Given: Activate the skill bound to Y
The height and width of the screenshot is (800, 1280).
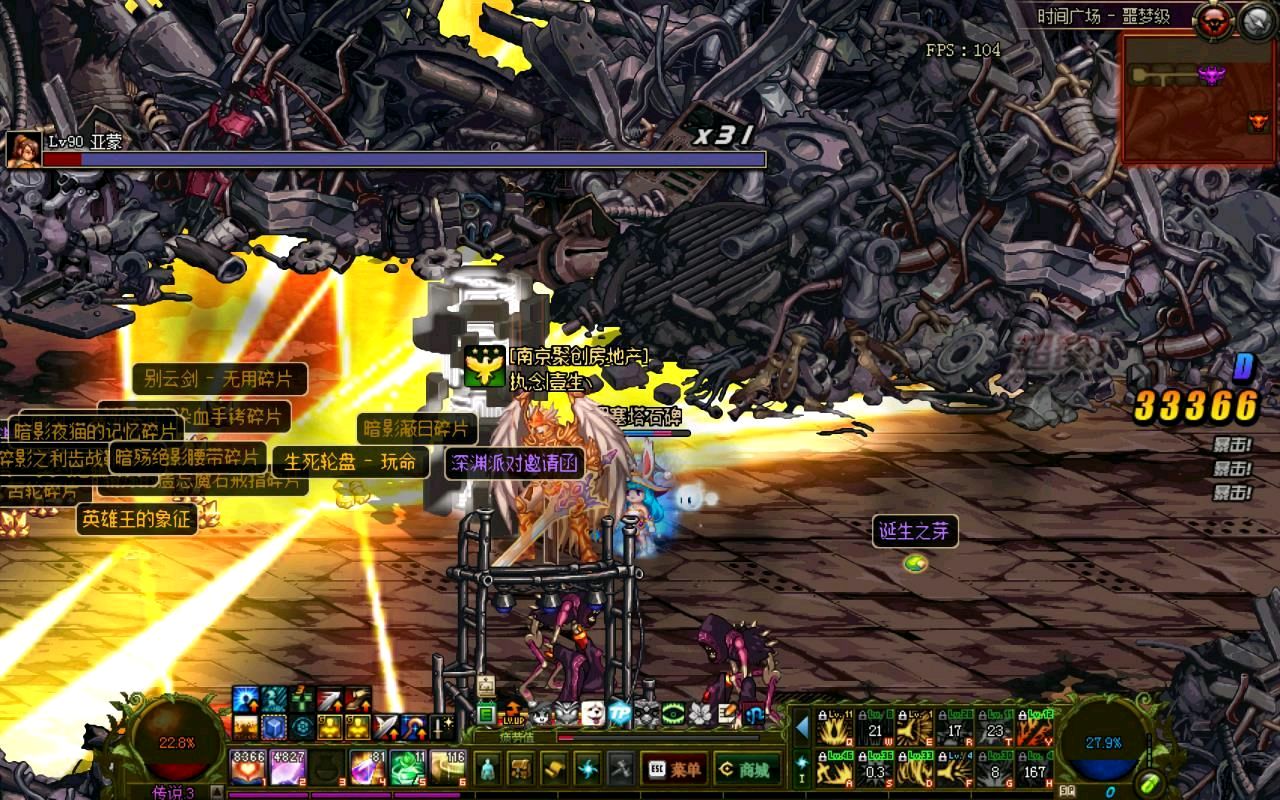Looking at the screenshot, I should (x=1035, y=728).
